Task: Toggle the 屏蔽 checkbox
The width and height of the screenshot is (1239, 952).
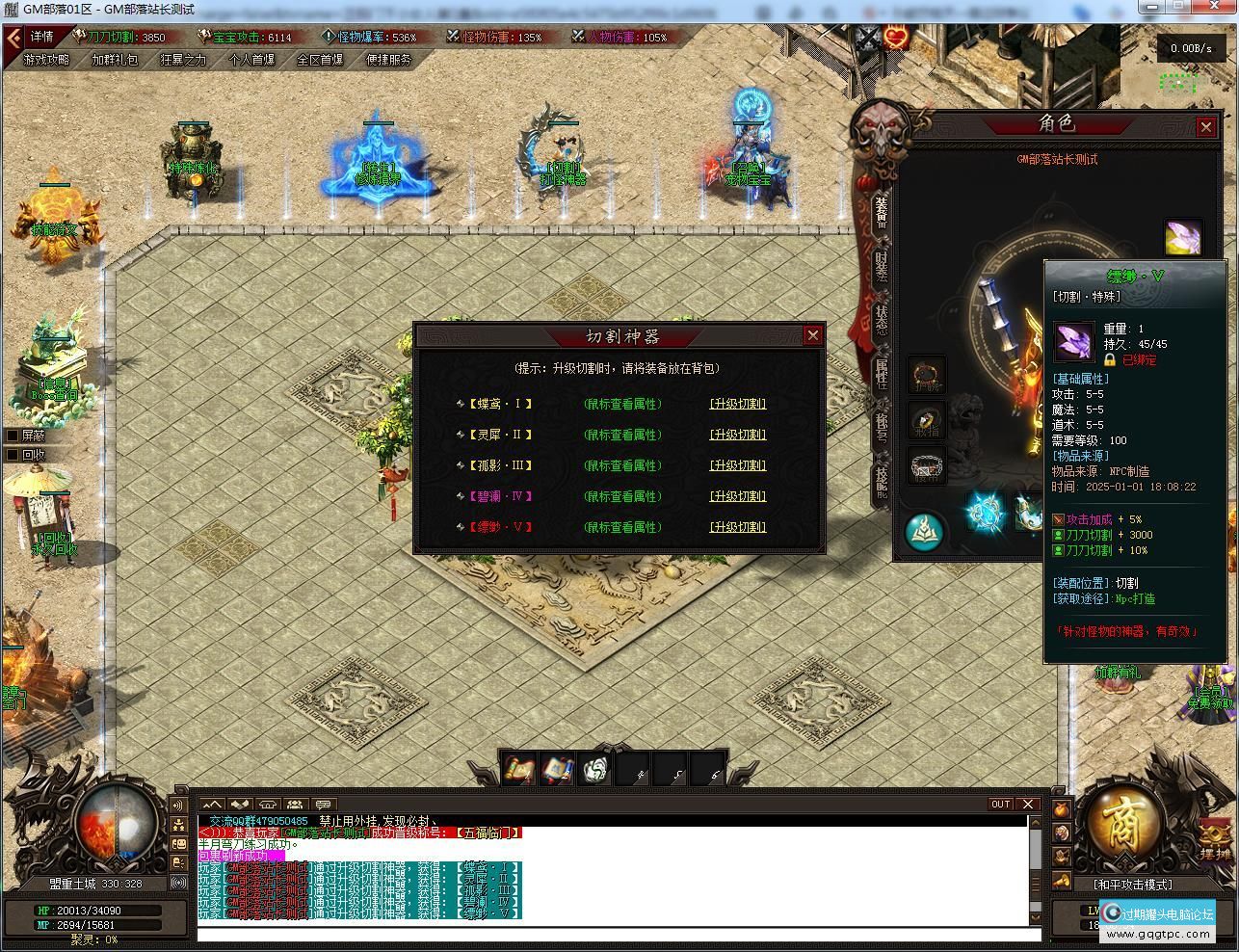Action: pos(13,436)
